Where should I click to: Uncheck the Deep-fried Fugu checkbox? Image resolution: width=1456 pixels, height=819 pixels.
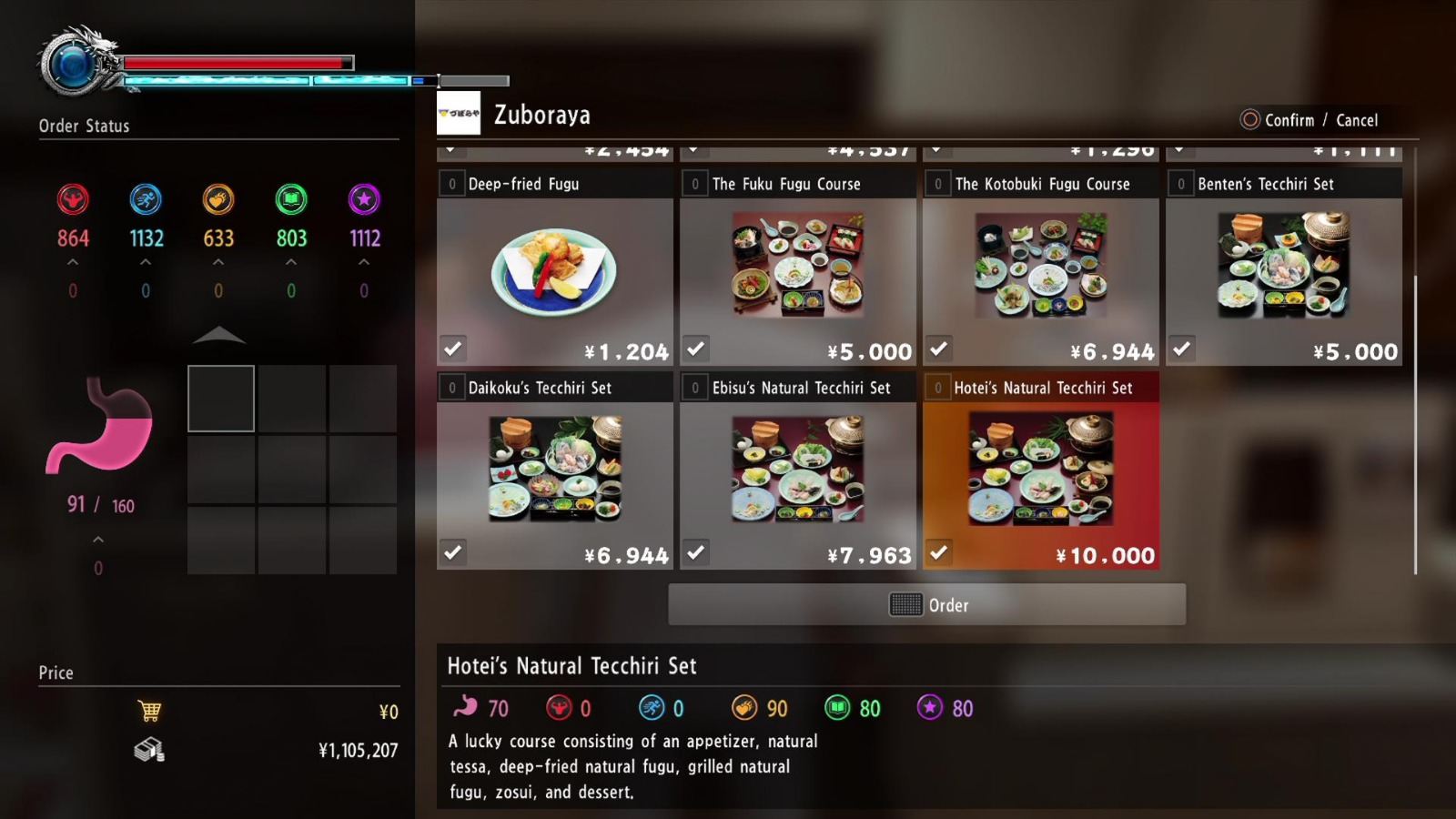(452, 349)
